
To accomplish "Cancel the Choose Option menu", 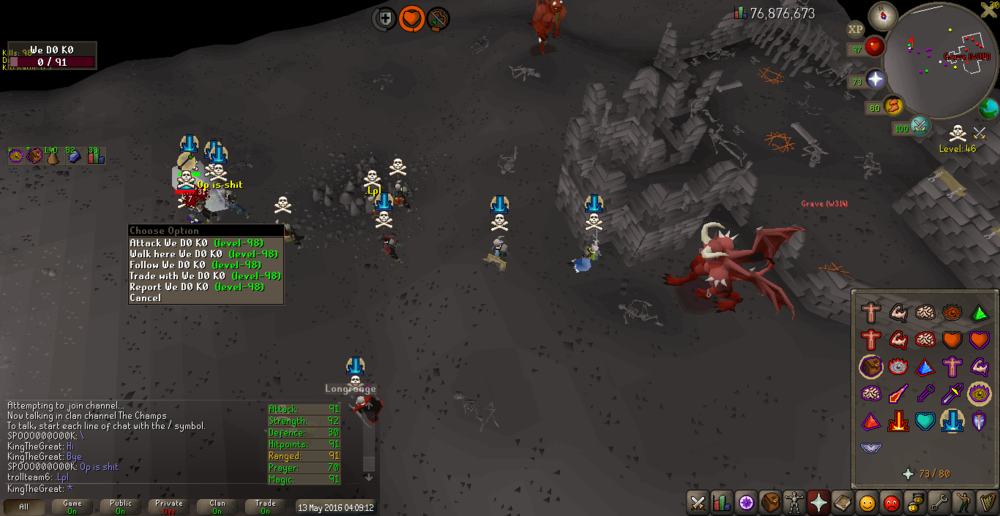I will (145, 298).
